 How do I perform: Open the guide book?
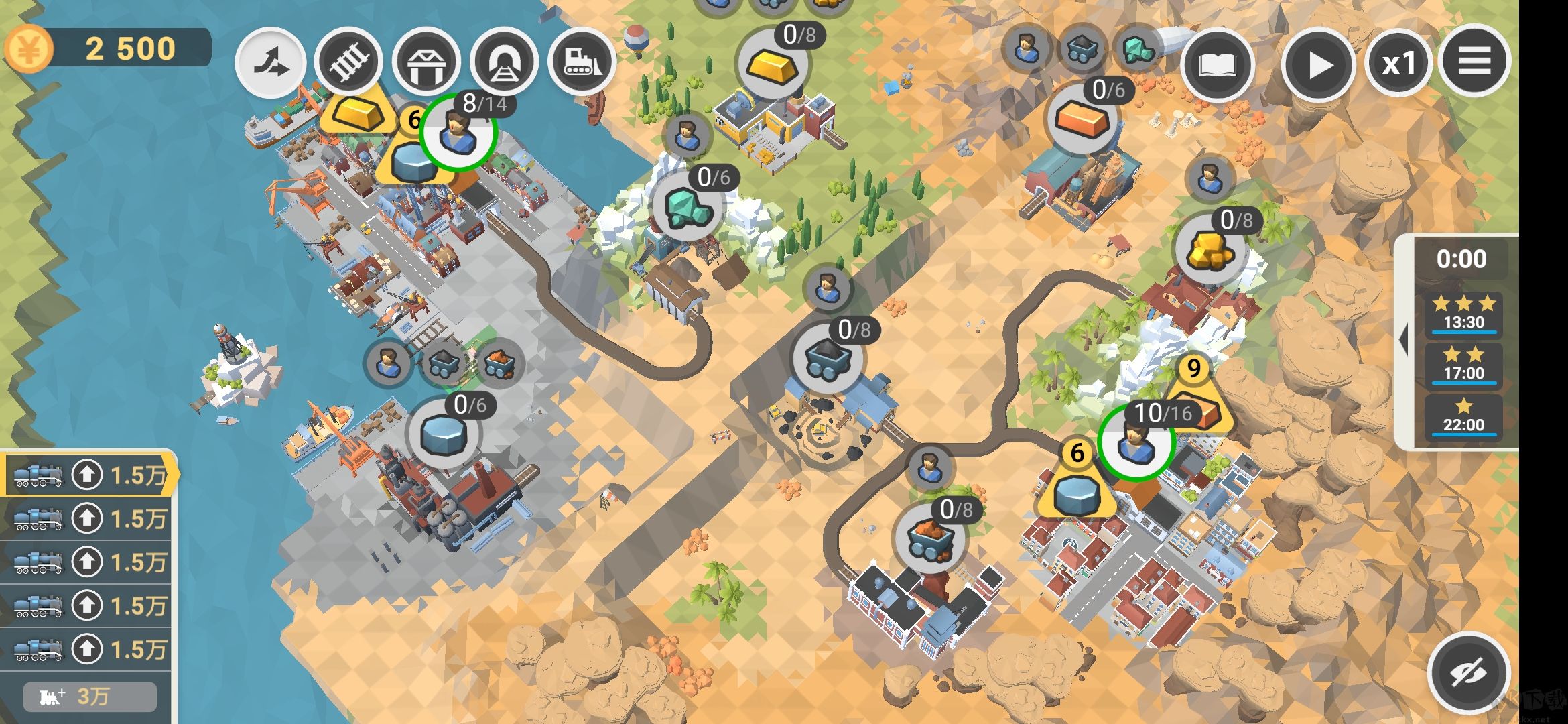(1217, 65)
